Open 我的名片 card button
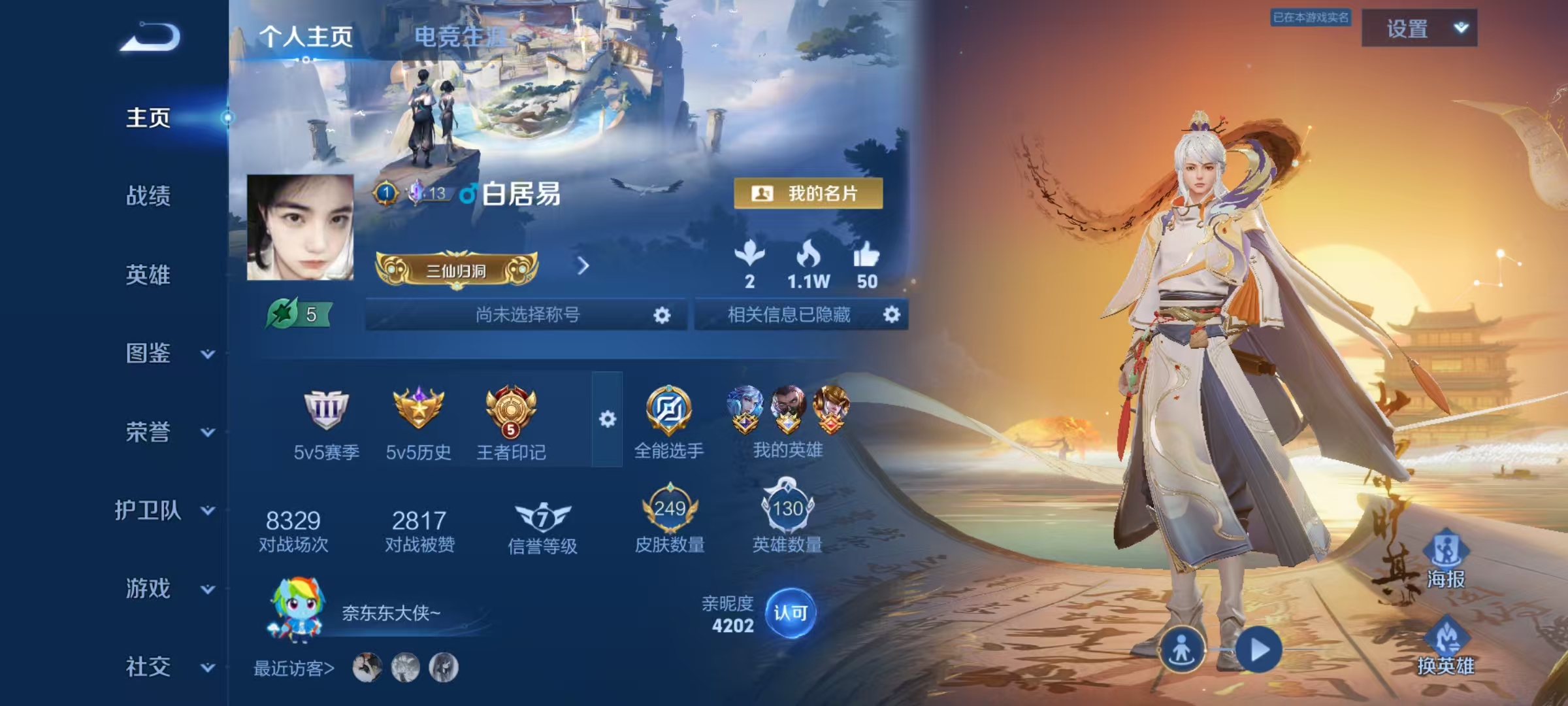 808,193
